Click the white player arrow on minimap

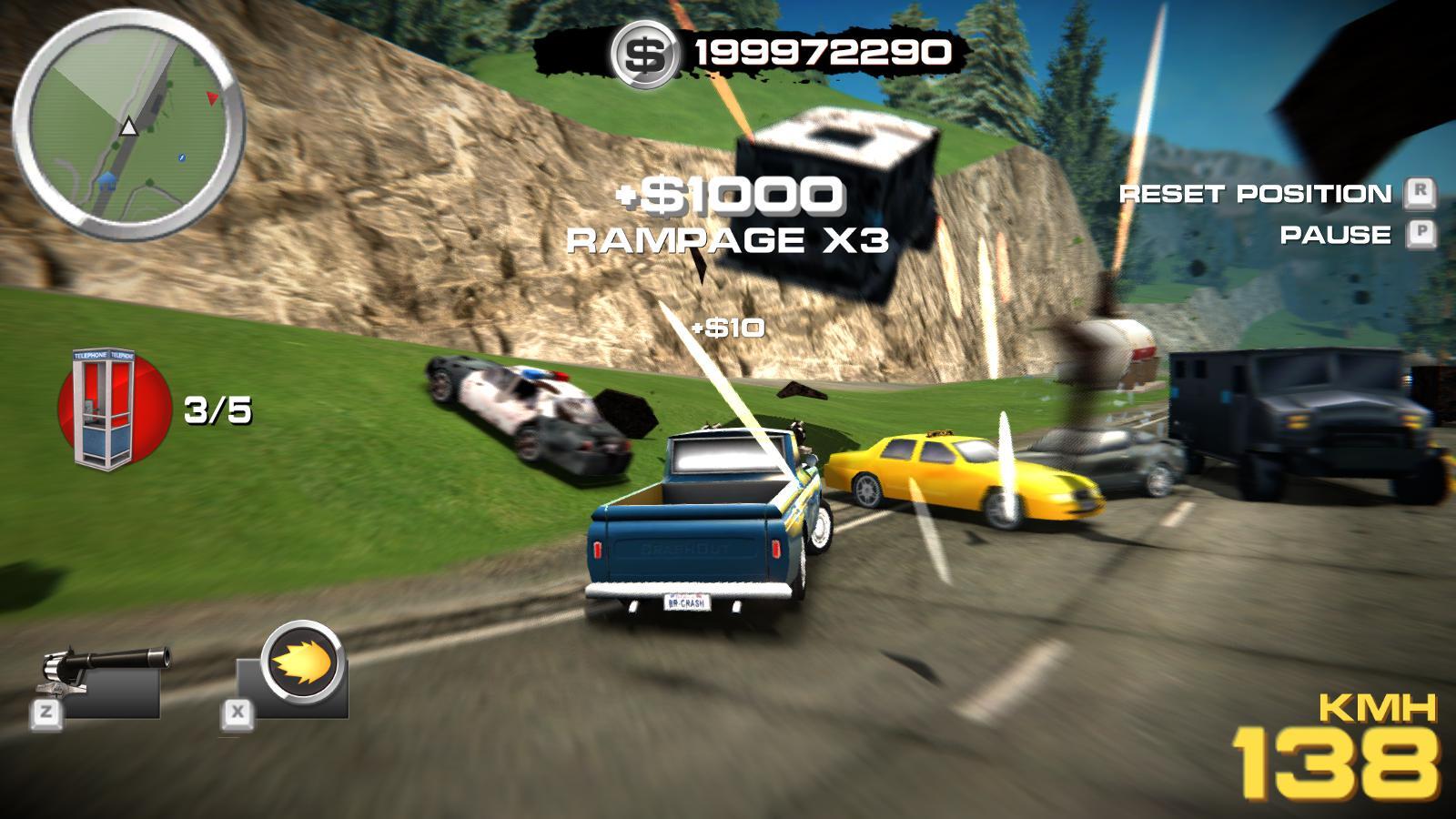(x=128, y=127)
